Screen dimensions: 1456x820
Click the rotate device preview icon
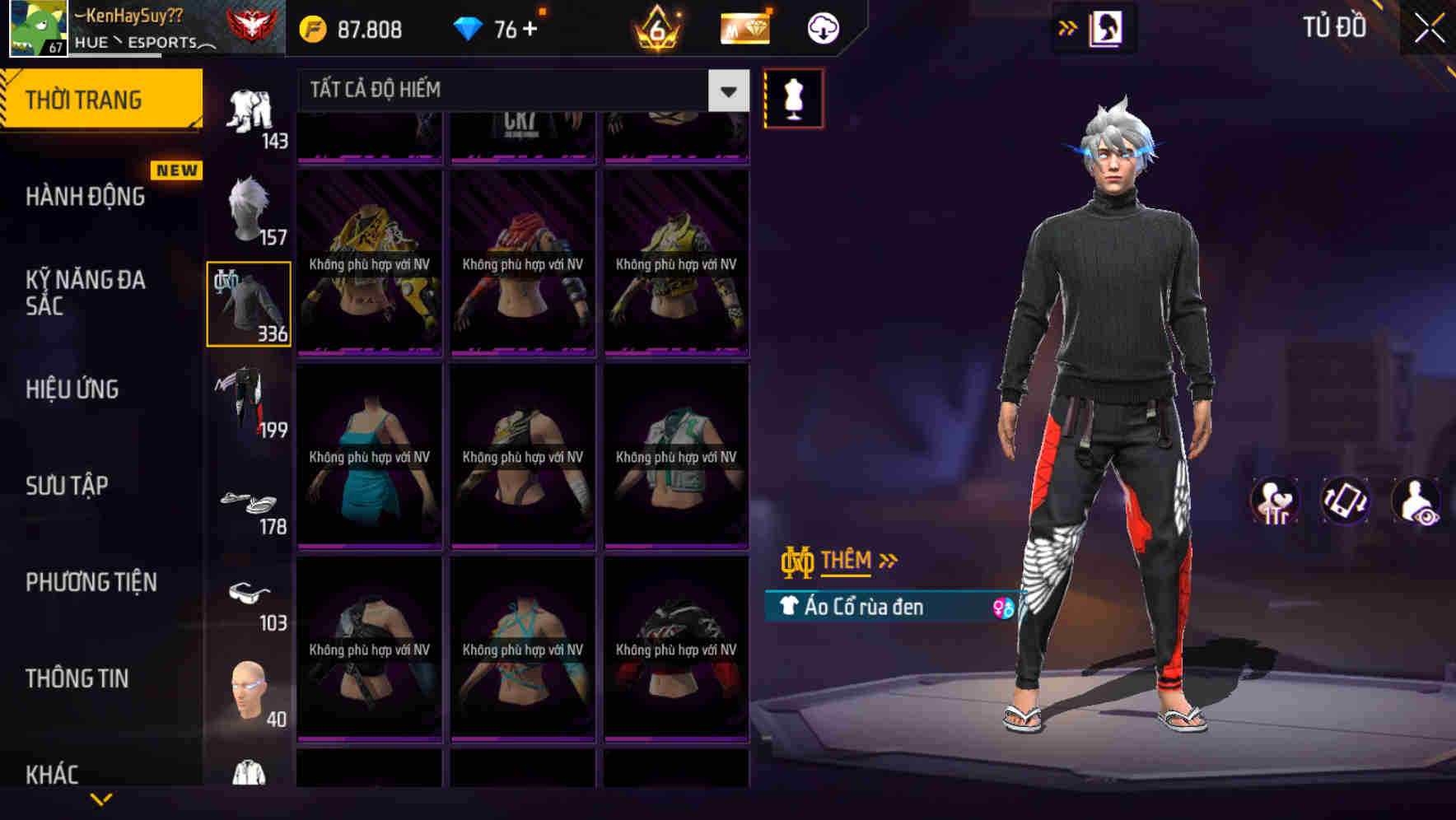(x=1347, y=501)
